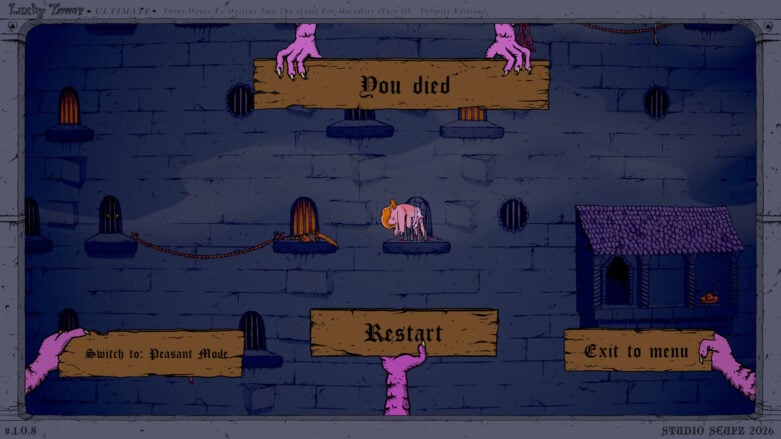Exit to menu
The width and height of the screenshot is (781, 439).
[637, 351]
